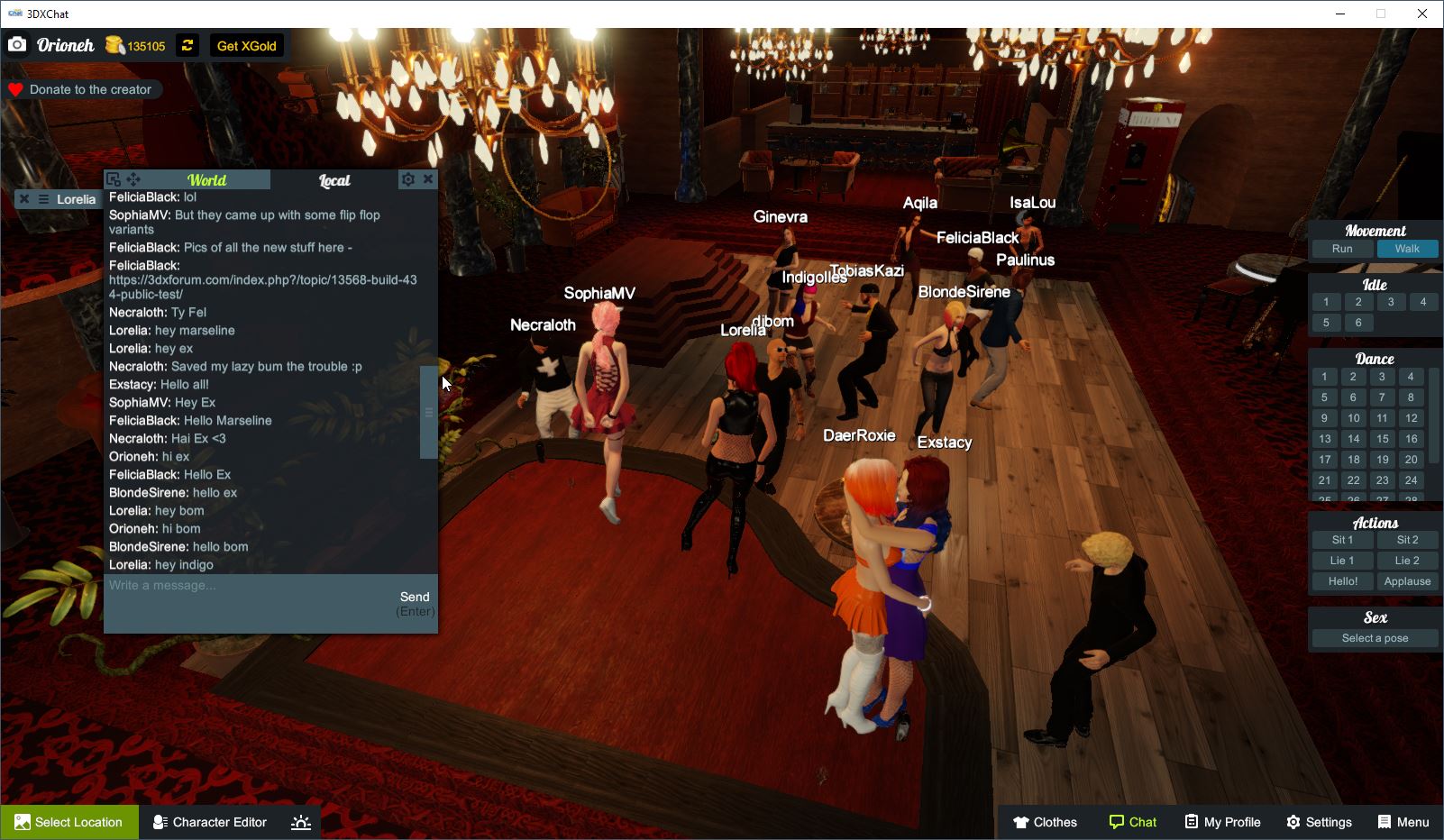This screenshot has width=1444, height=840.
Task: Open My Profile from the bottom bar
Action: coord(1222,821)
